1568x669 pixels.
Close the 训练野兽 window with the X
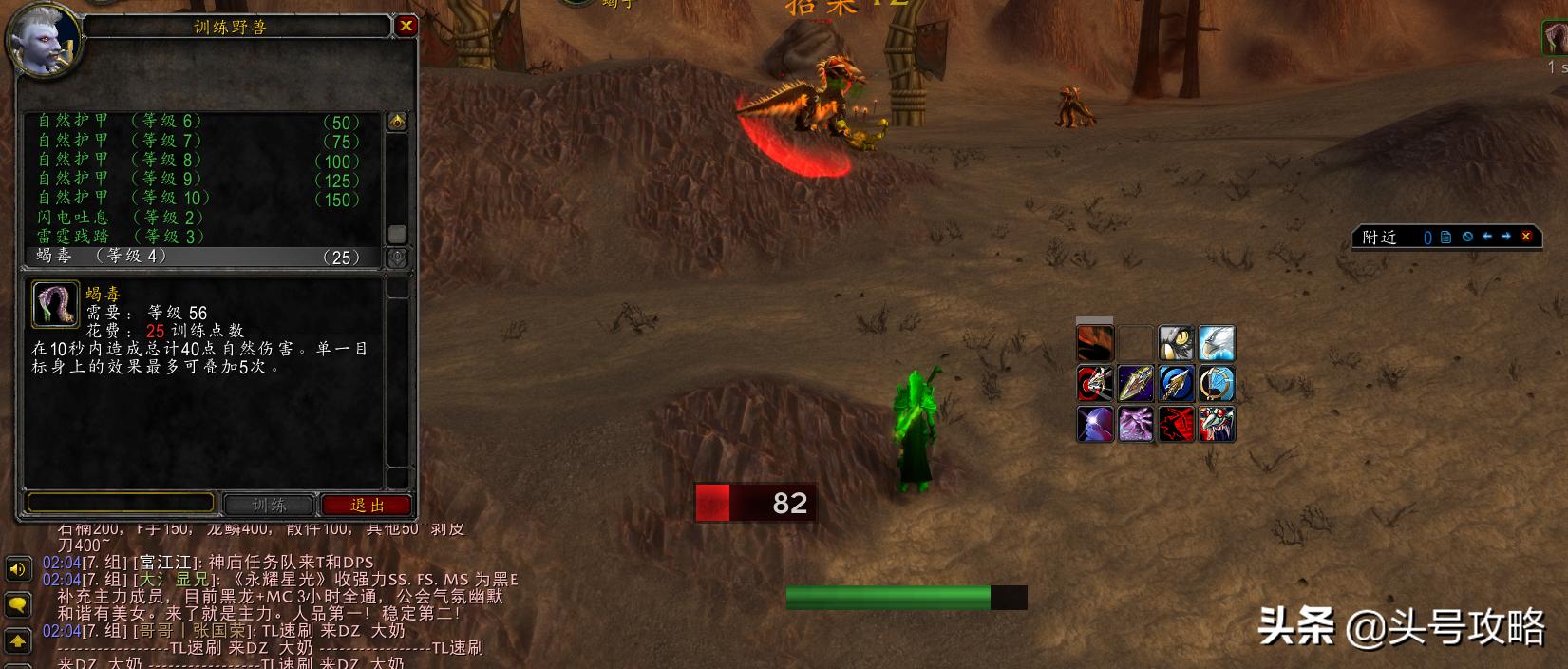[406, 26]
